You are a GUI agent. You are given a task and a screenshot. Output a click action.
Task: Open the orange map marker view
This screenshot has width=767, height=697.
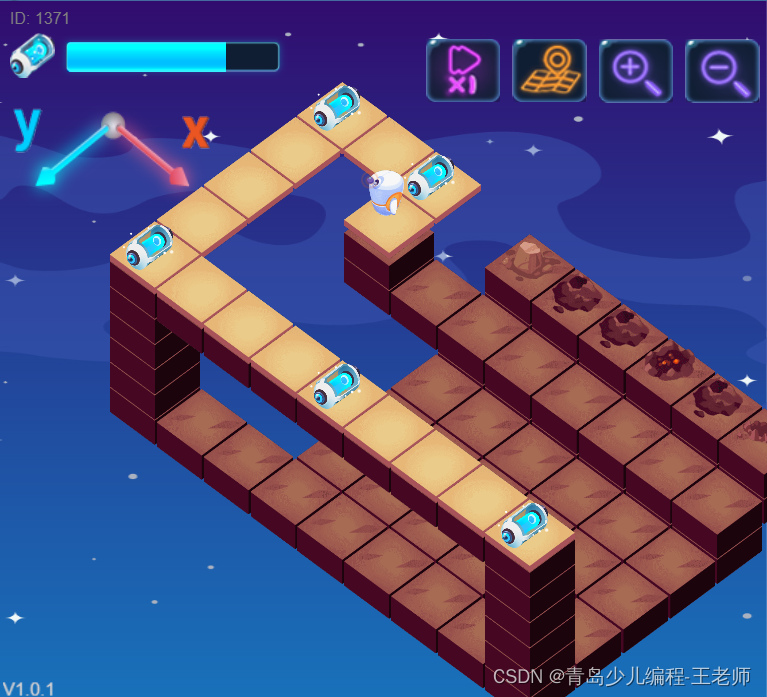coord(549,70)
